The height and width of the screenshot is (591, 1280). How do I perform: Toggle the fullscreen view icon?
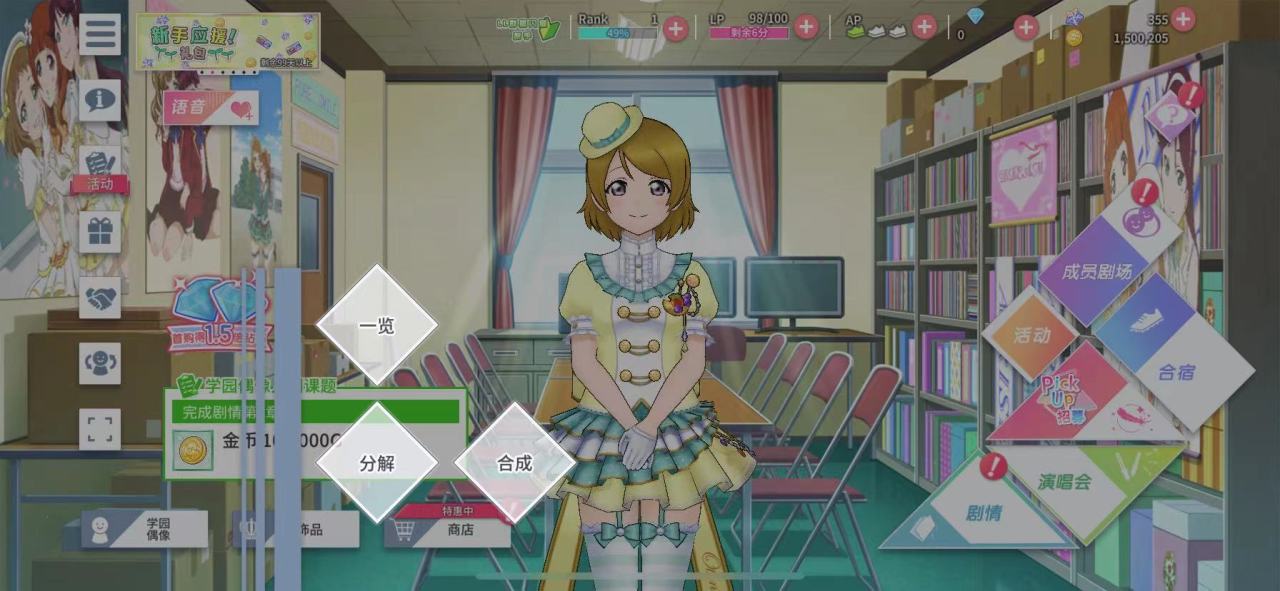(100, 429)
